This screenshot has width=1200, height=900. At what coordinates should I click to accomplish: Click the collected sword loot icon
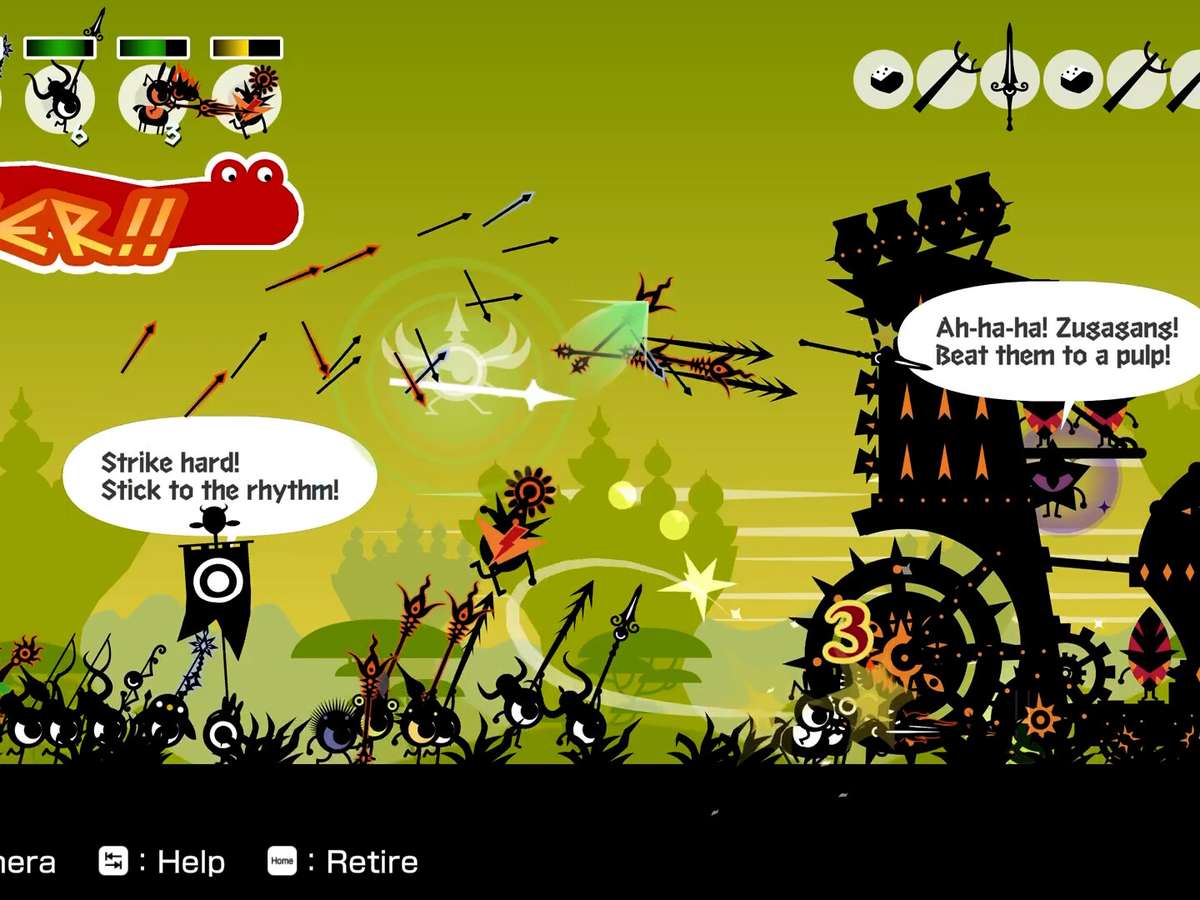[1009, 78]
